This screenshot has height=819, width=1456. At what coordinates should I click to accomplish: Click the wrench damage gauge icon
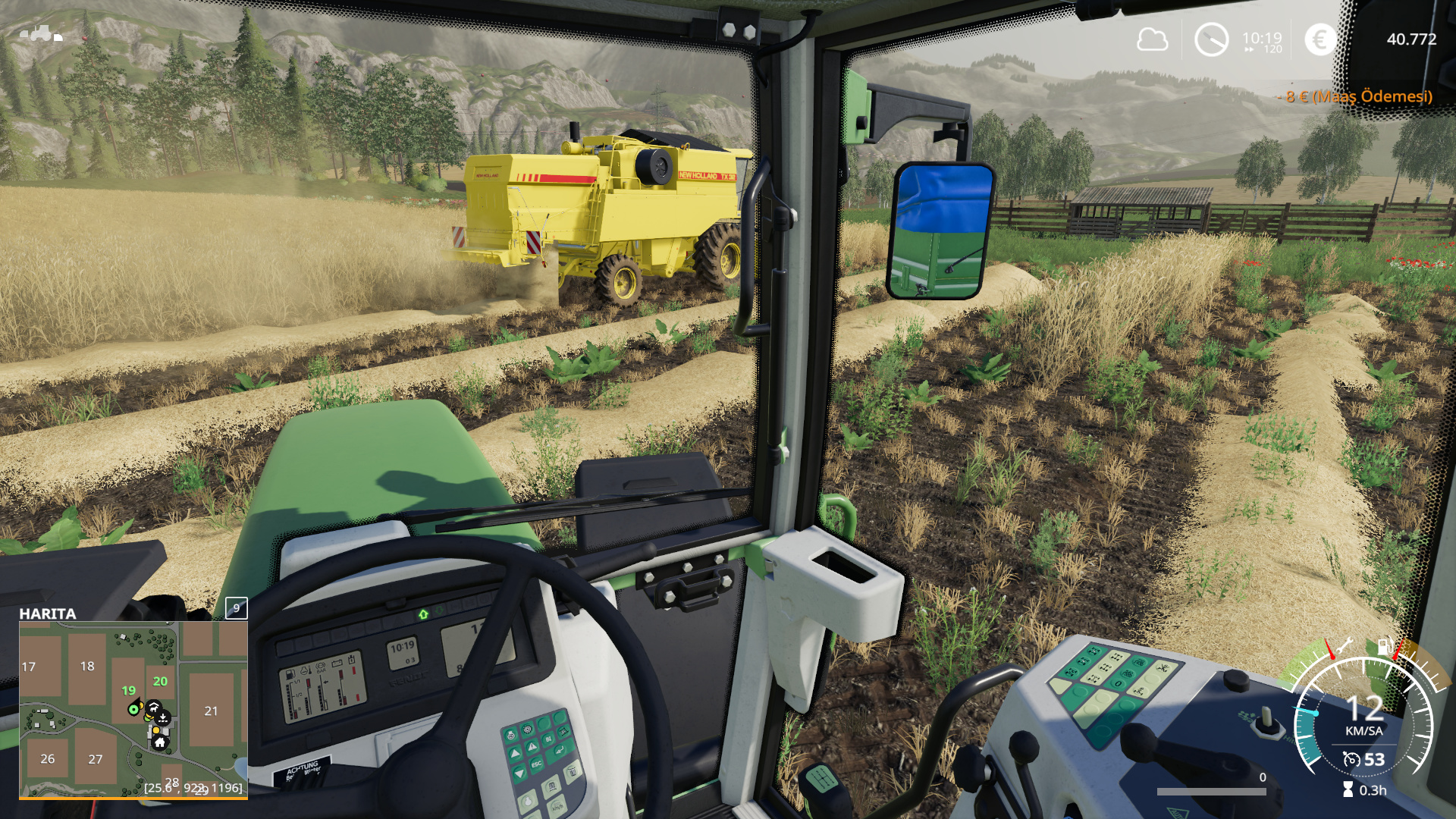pos(1345,647)
